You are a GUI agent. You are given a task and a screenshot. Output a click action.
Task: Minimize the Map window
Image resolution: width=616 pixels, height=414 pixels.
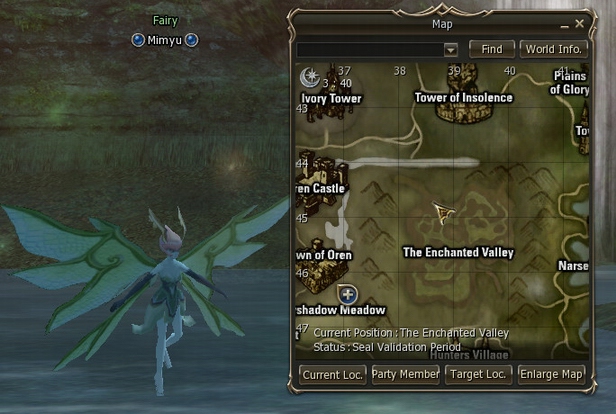562,22
